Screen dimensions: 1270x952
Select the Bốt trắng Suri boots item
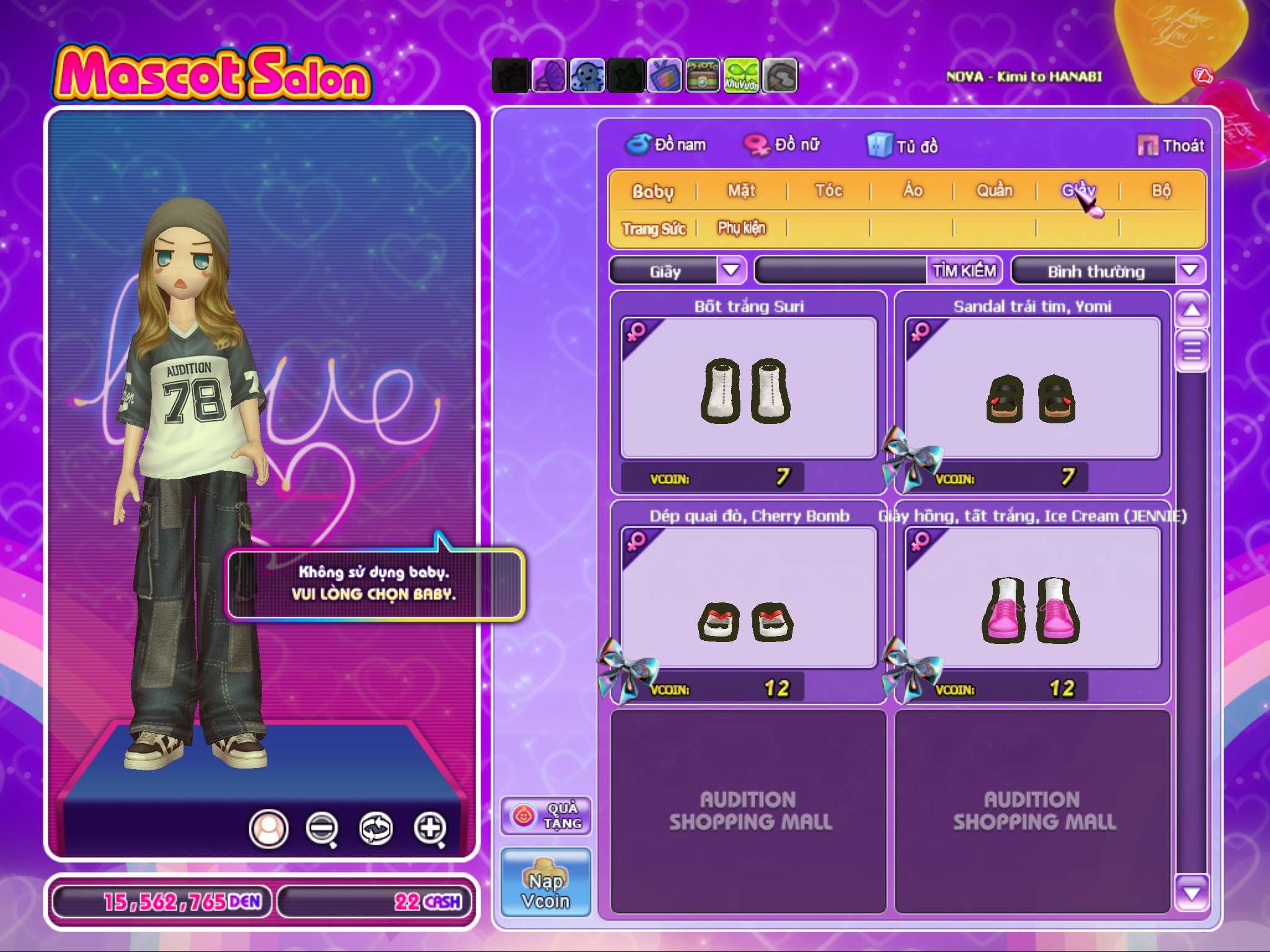[748, 389]
